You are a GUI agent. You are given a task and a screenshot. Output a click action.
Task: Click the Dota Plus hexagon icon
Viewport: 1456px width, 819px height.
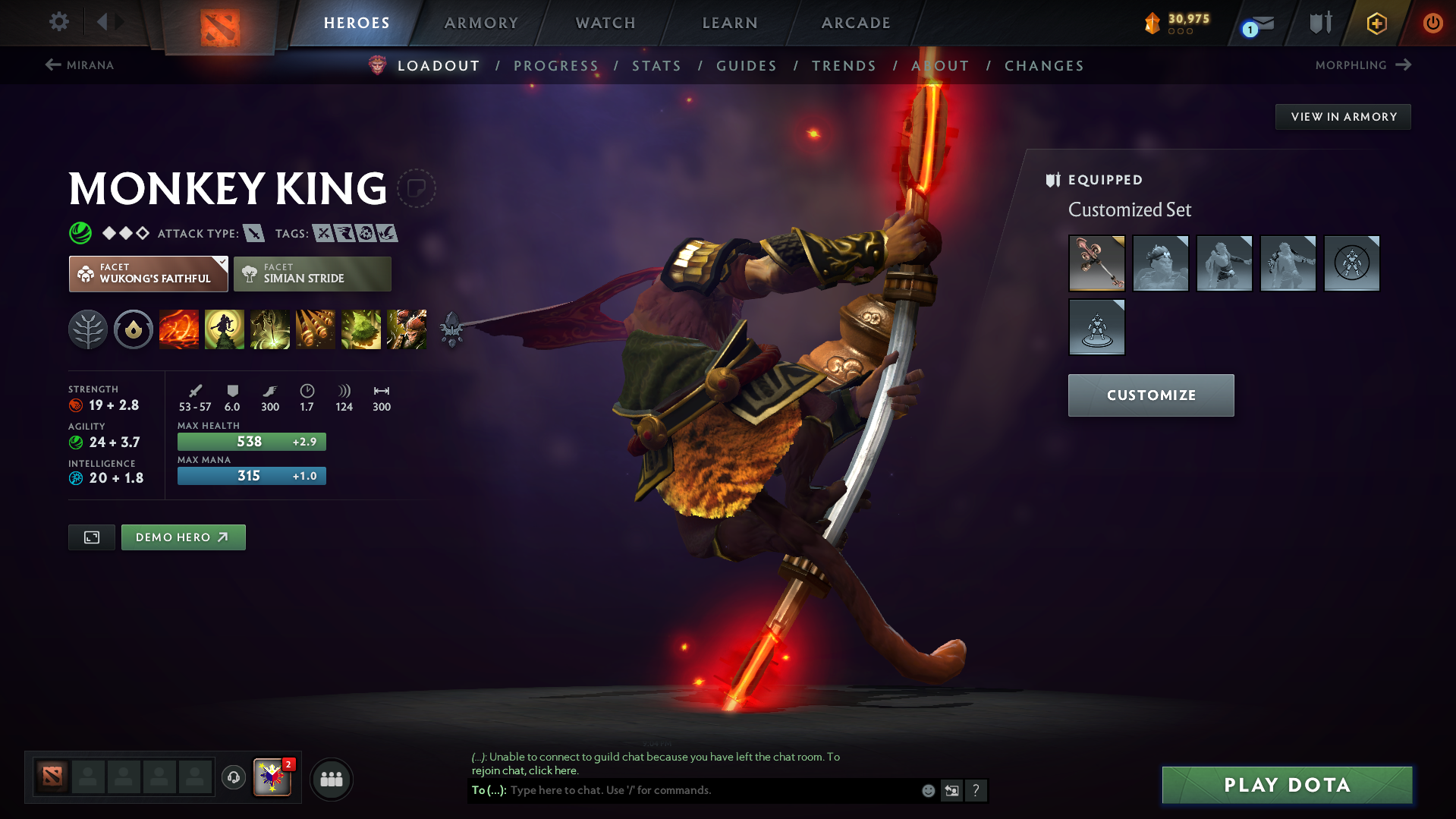1376,23
